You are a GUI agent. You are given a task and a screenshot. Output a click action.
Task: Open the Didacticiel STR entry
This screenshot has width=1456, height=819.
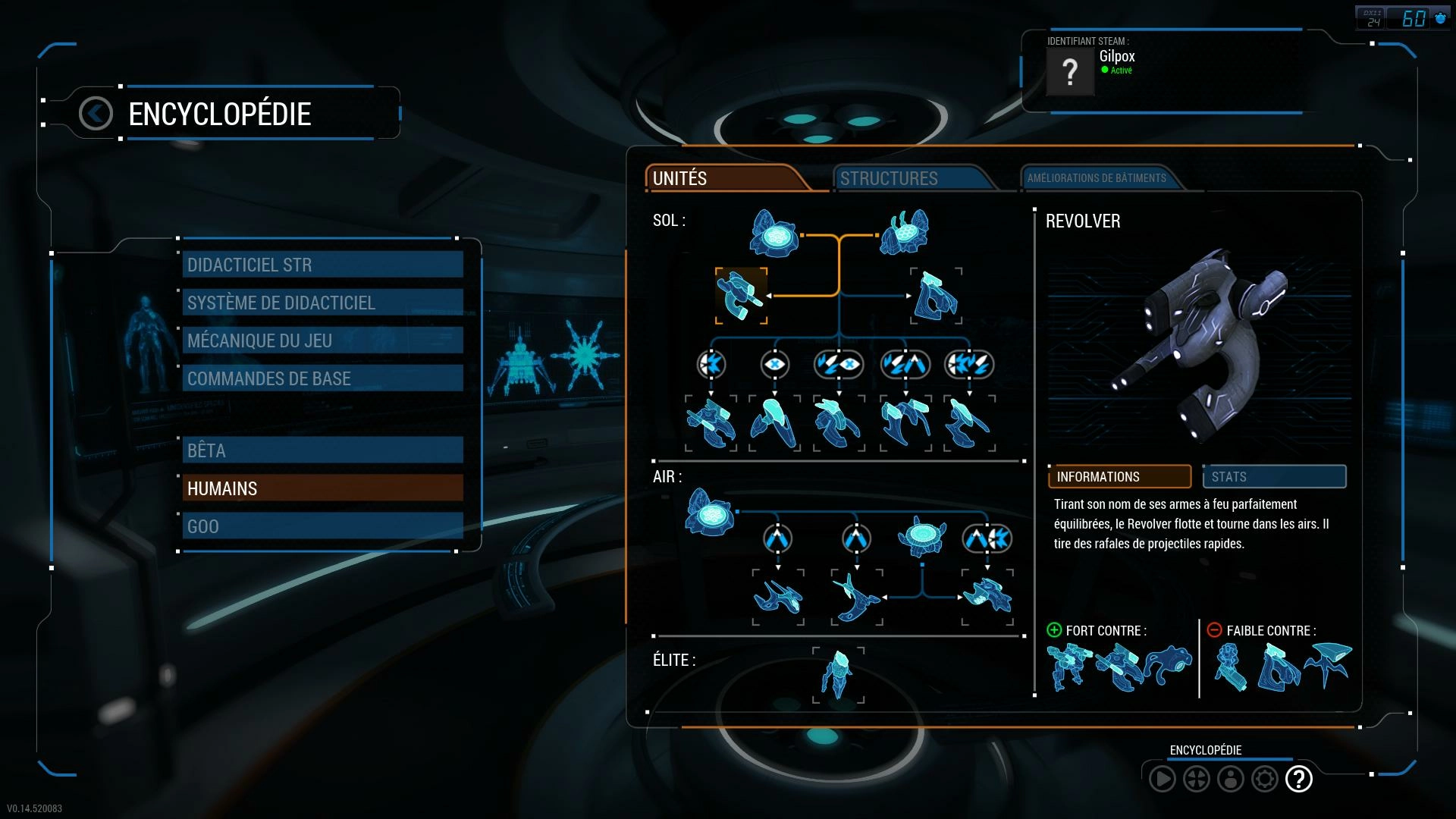(x=322, y=265)
